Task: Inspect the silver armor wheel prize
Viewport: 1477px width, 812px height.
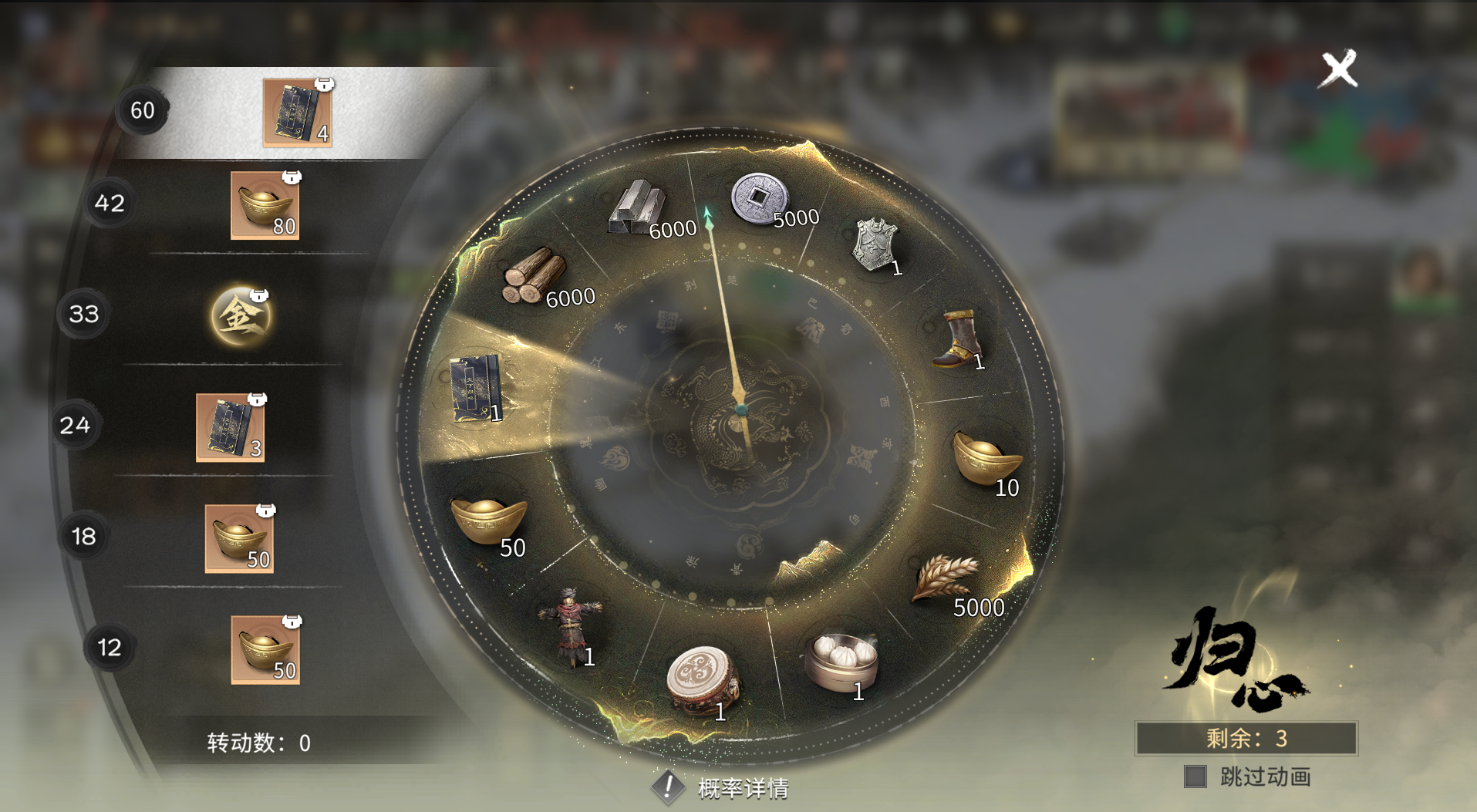Action: tap(876, 245)
